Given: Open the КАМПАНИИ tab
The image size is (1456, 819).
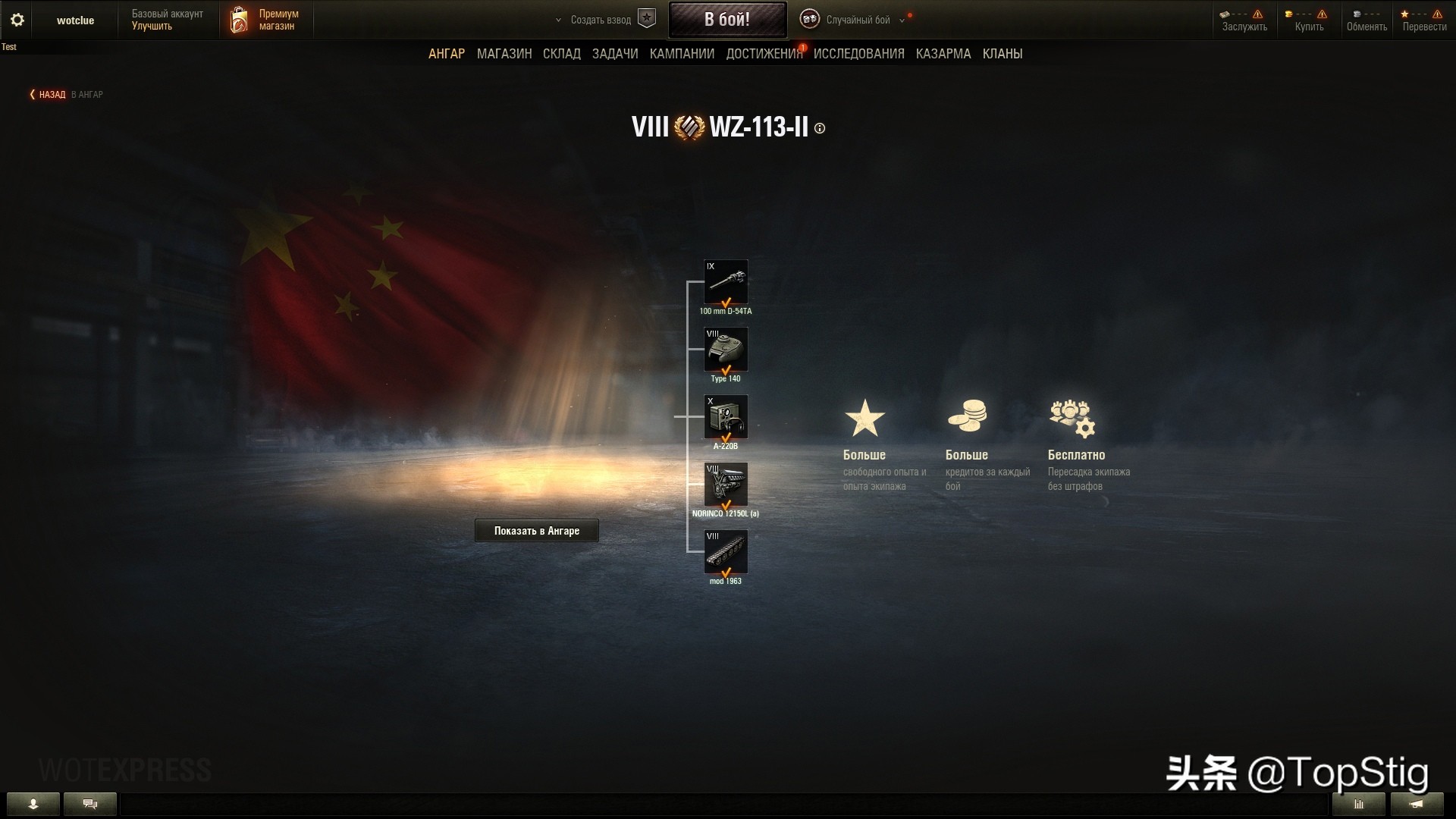Looking at the screenshot, I should coord(682,54).
